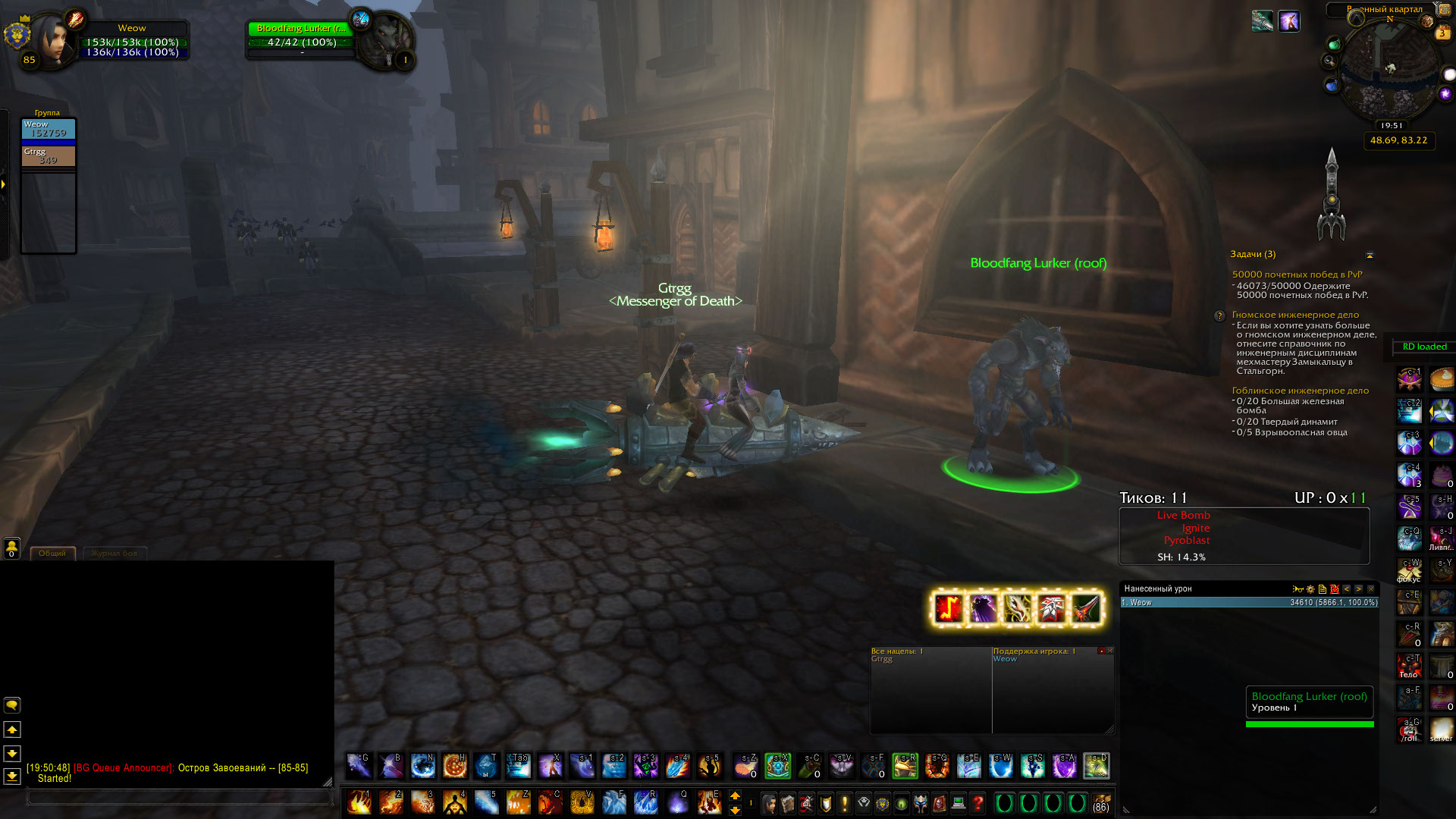Open the calendar button showing 3
Screen dimensions: 1456x819
coord(1442,33)
